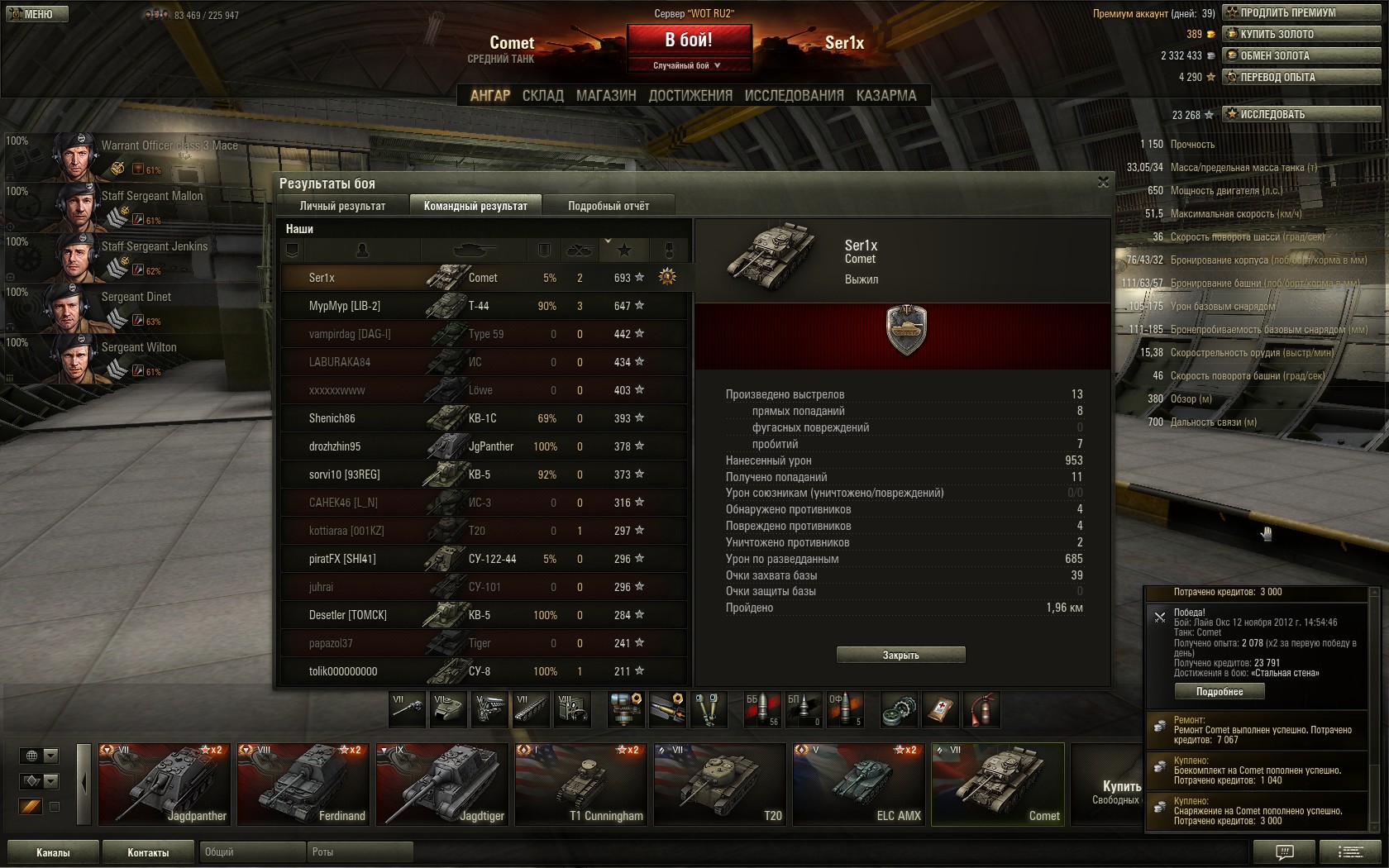Viewport: 1389px width, 868px height.
Task: Open the МЕНЮ button
Action: coord(36,14)
